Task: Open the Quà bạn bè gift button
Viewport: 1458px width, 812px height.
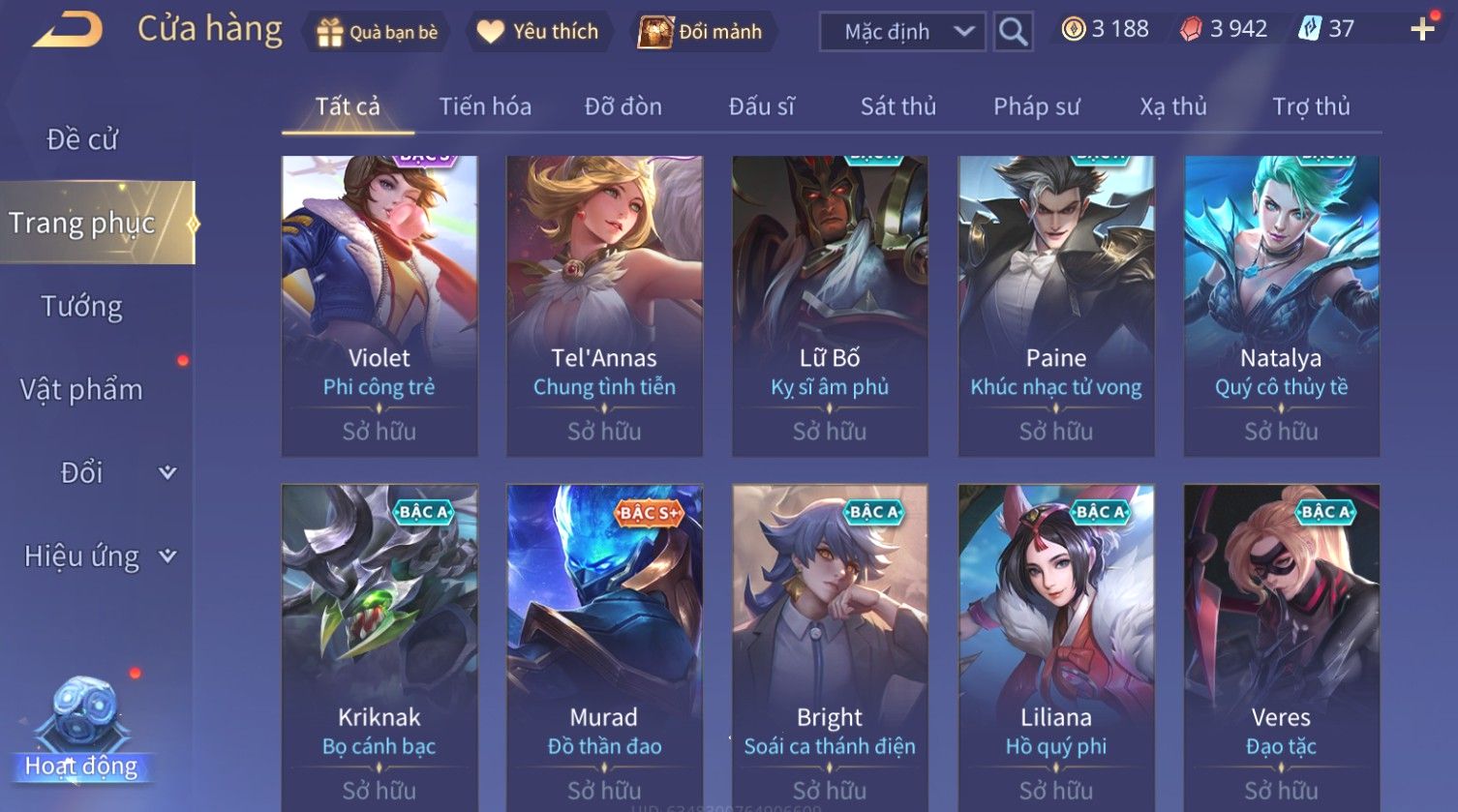Action: [x=378, y=32]
